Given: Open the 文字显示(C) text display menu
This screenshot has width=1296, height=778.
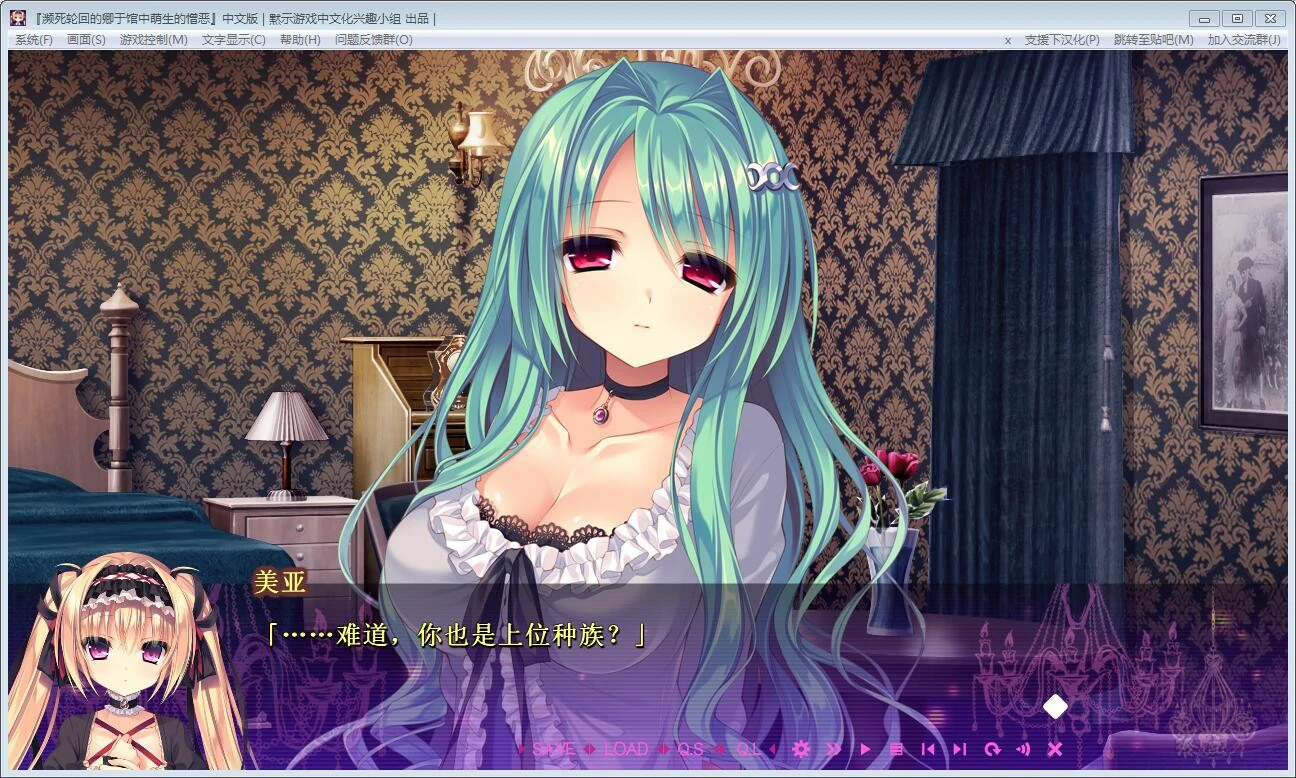Looking at the screenshot, I should click(233, 40).
